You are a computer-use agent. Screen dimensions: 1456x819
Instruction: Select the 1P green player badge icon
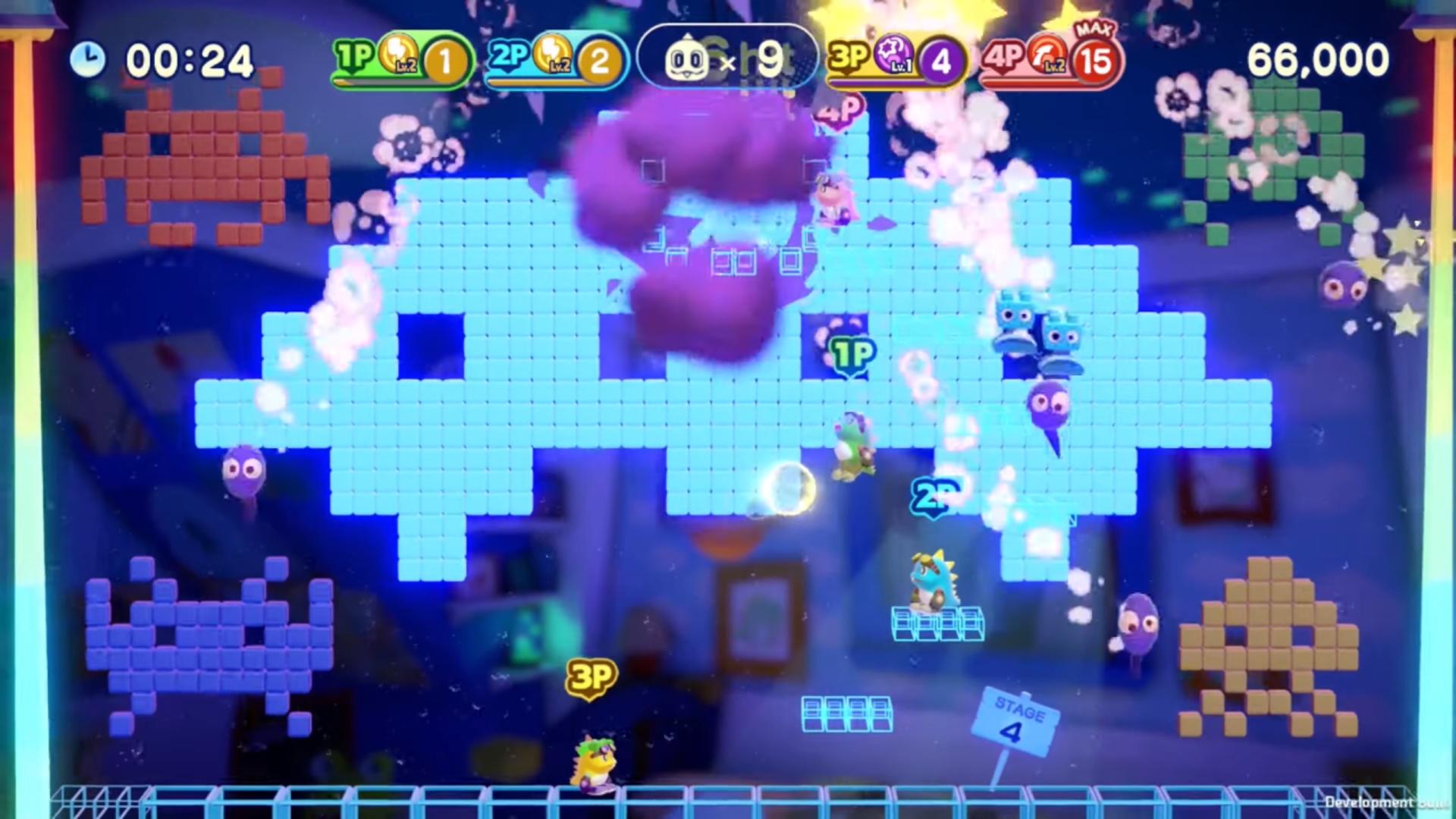pos(352,53)
